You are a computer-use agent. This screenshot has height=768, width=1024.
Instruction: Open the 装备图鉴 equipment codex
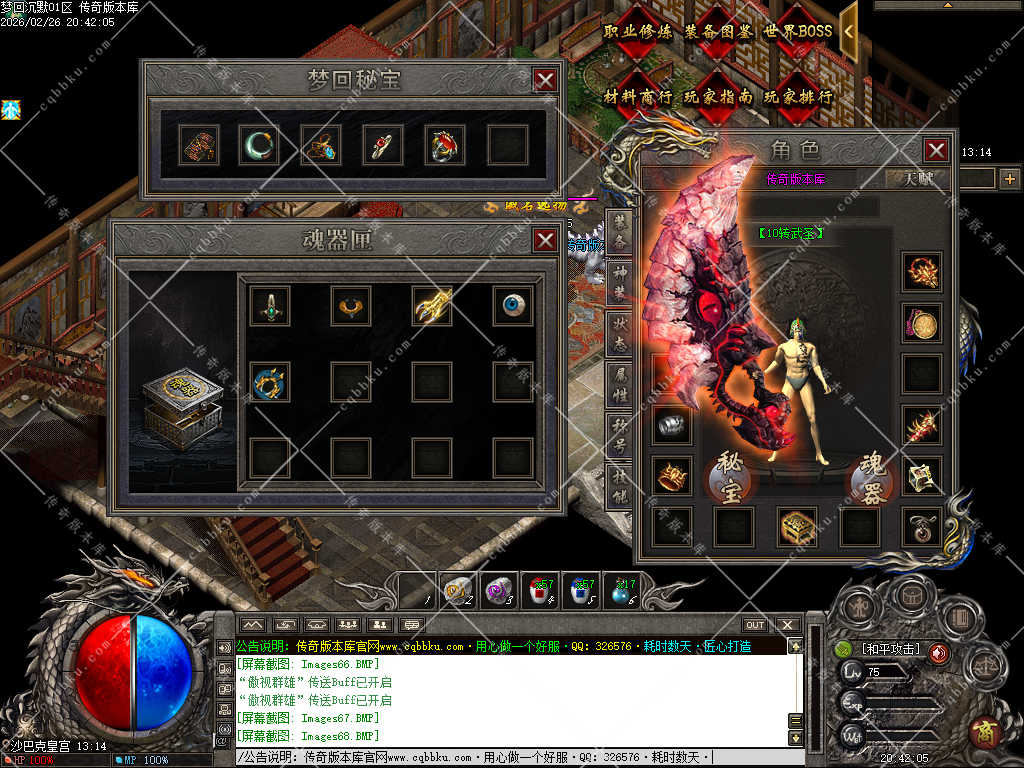point(719,32)
